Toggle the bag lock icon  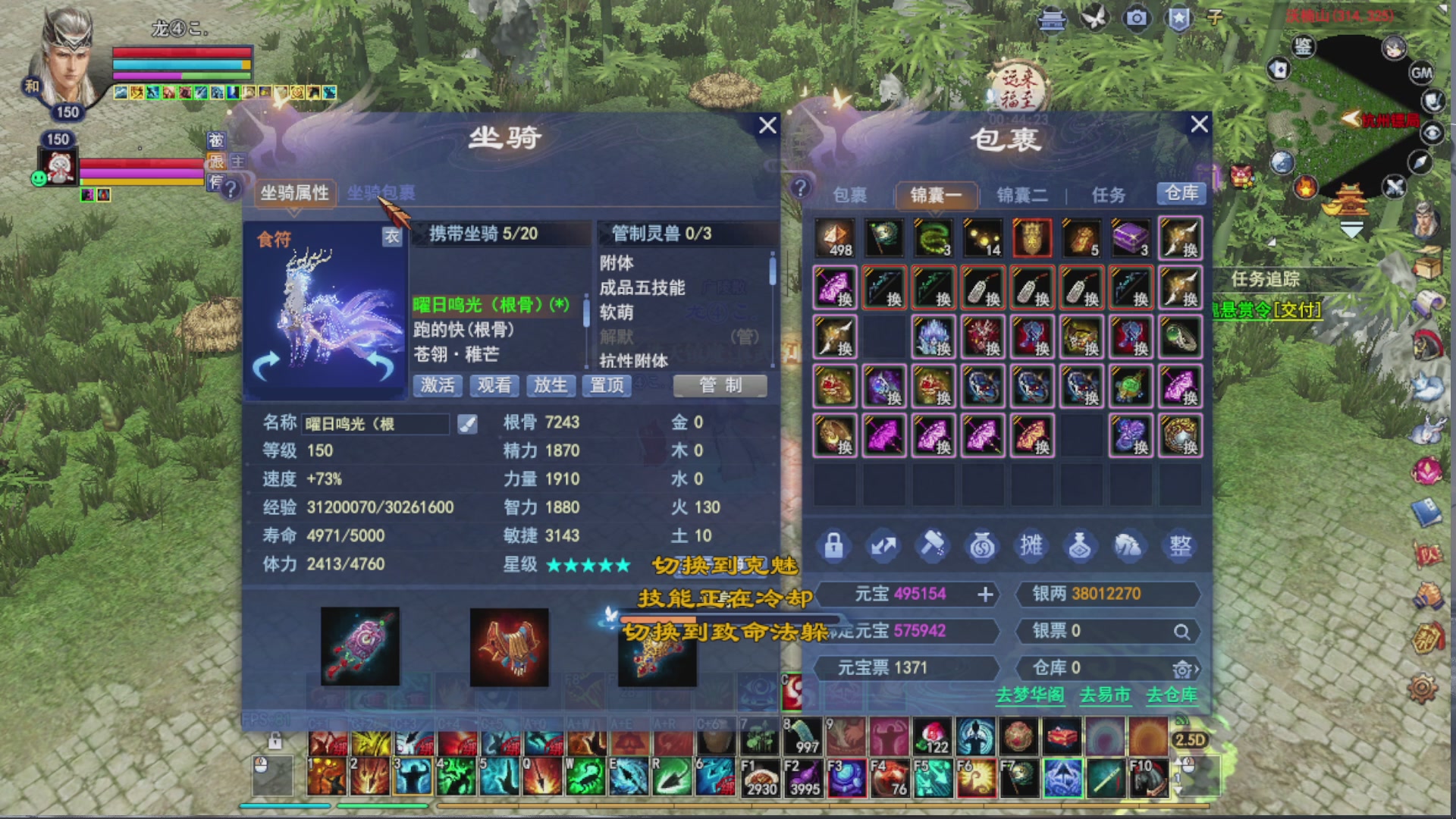tap(833, 545)
